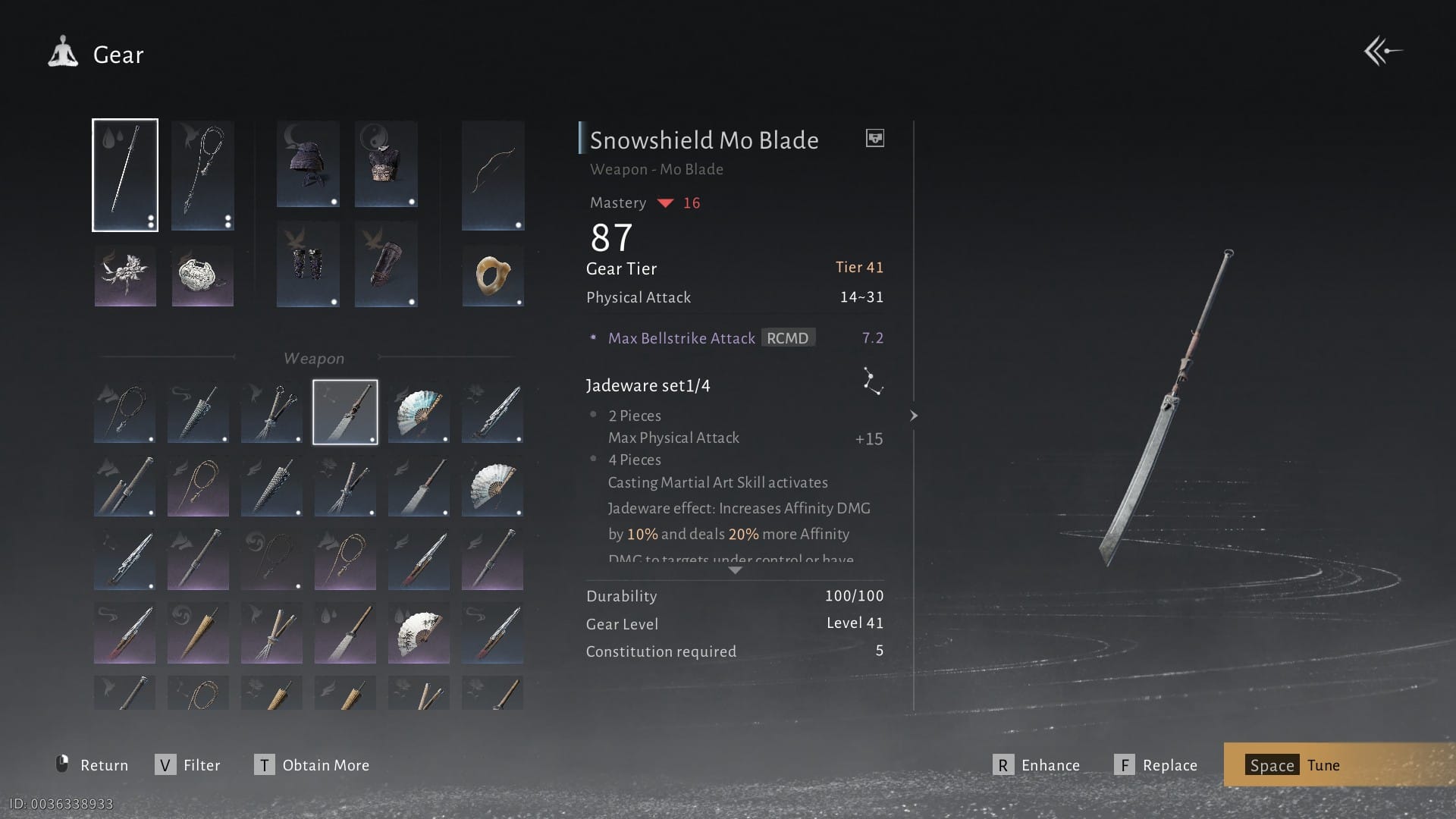Click the Return button
Screen dimensions: 1456x819
[93, 765]
